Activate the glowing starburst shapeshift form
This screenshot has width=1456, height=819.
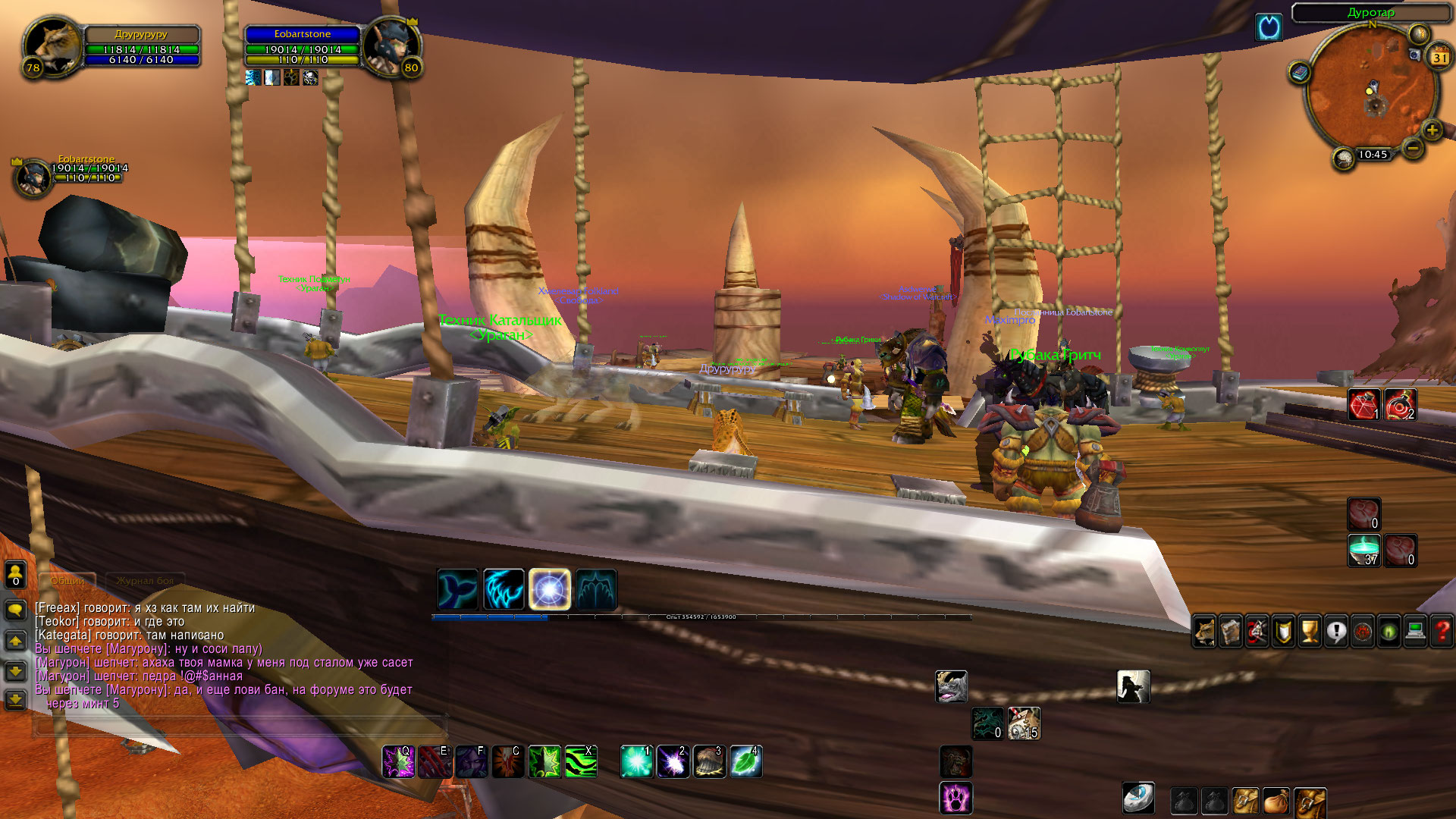pos(549,589)
